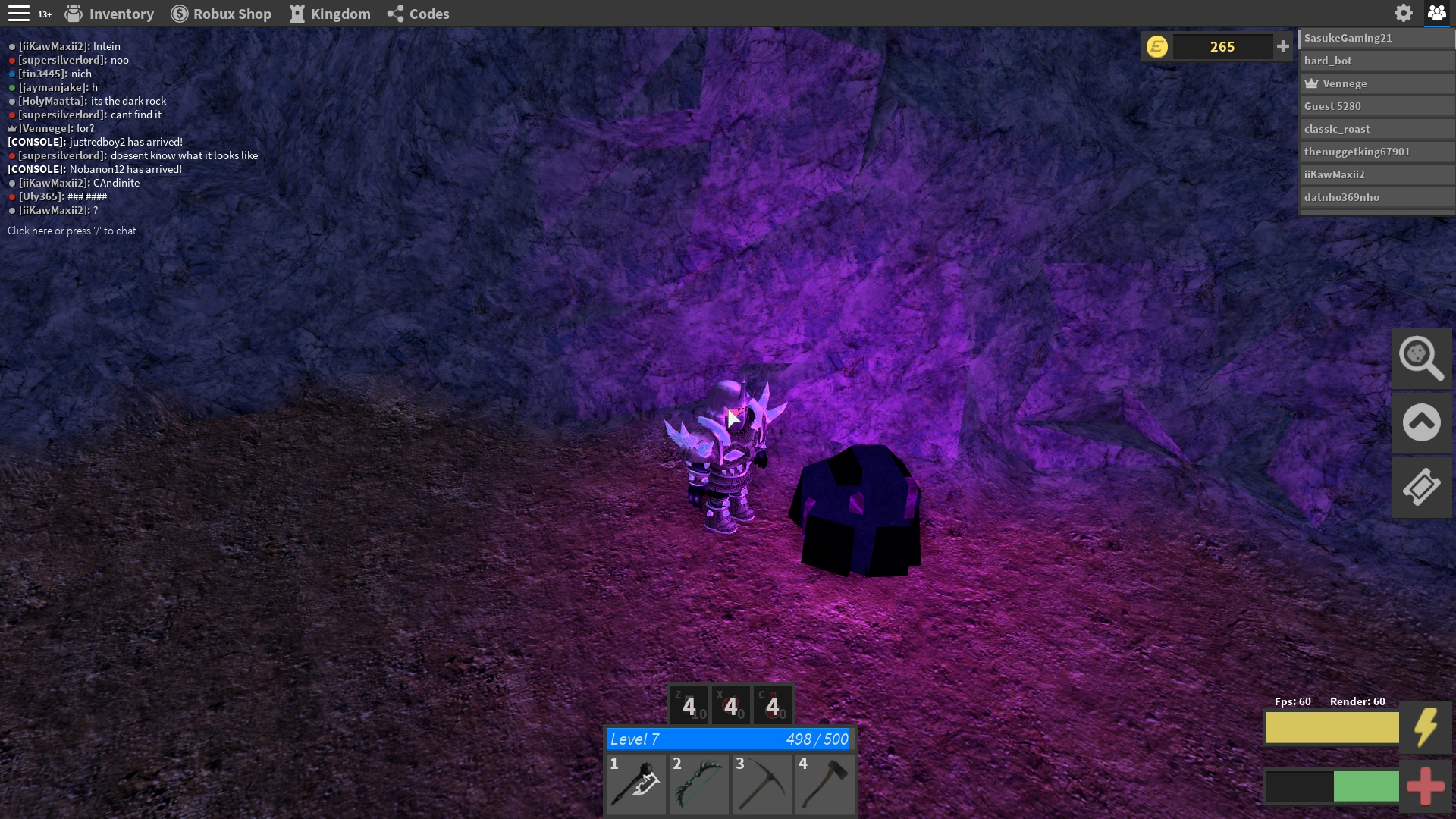
Task: Select the pickaxe in hotbar slot 3
Action: tap(762, 783)
